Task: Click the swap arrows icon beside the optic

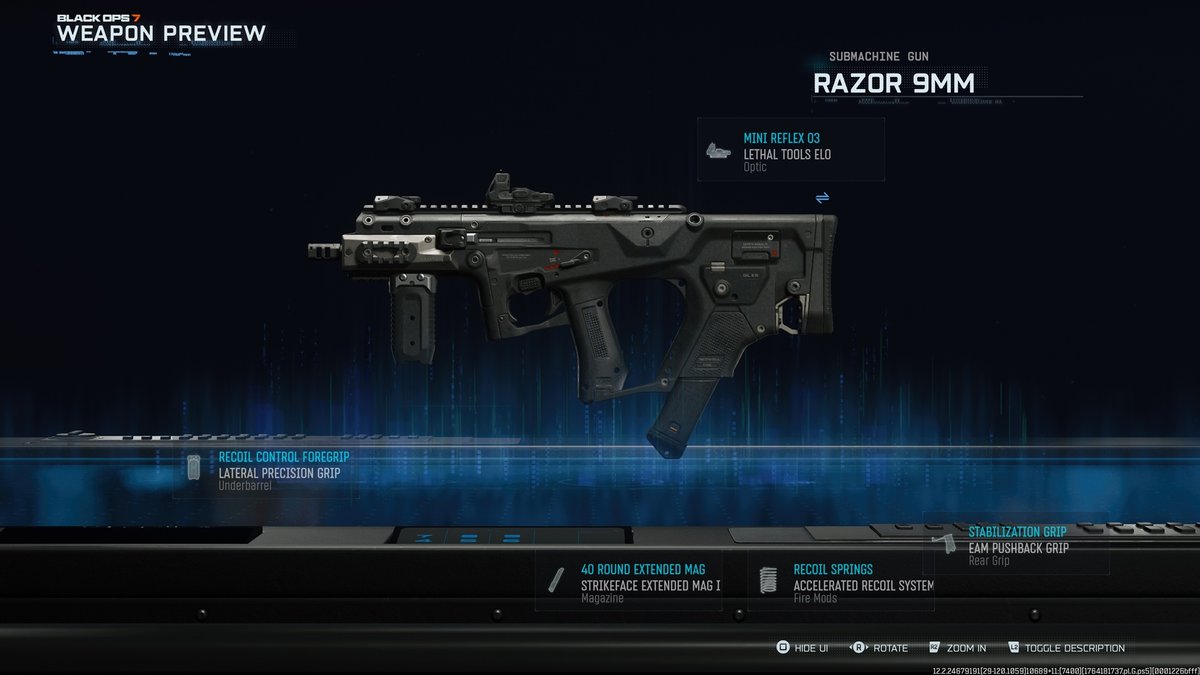Action: point(822,198)
